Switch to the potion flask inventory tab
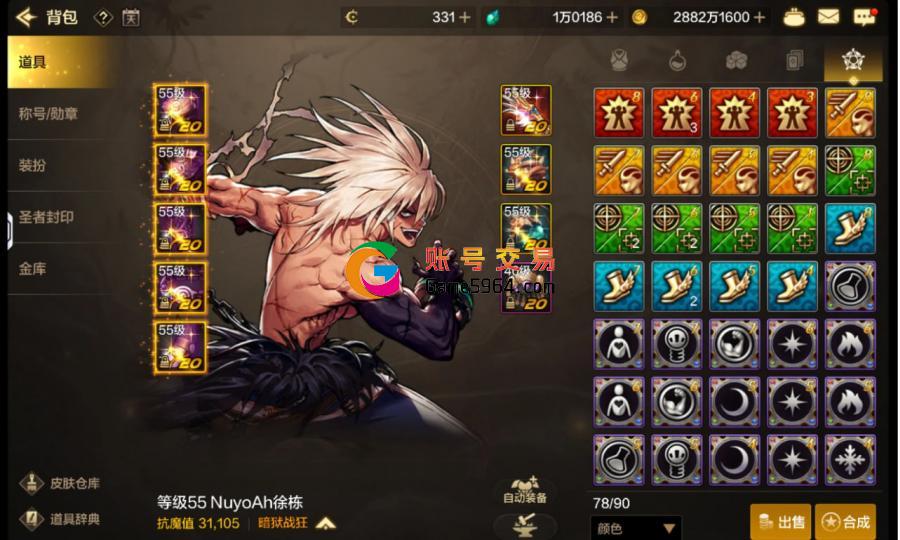 point(679,60)
